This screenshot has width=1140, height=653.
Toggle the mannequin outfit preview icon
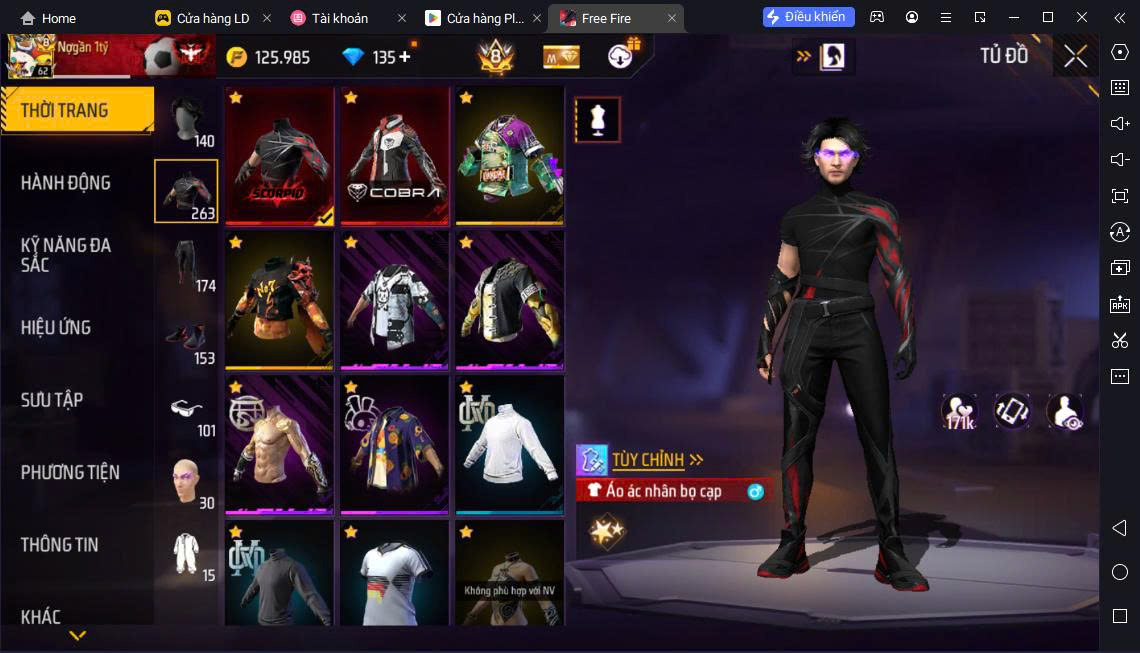point(598,120)
